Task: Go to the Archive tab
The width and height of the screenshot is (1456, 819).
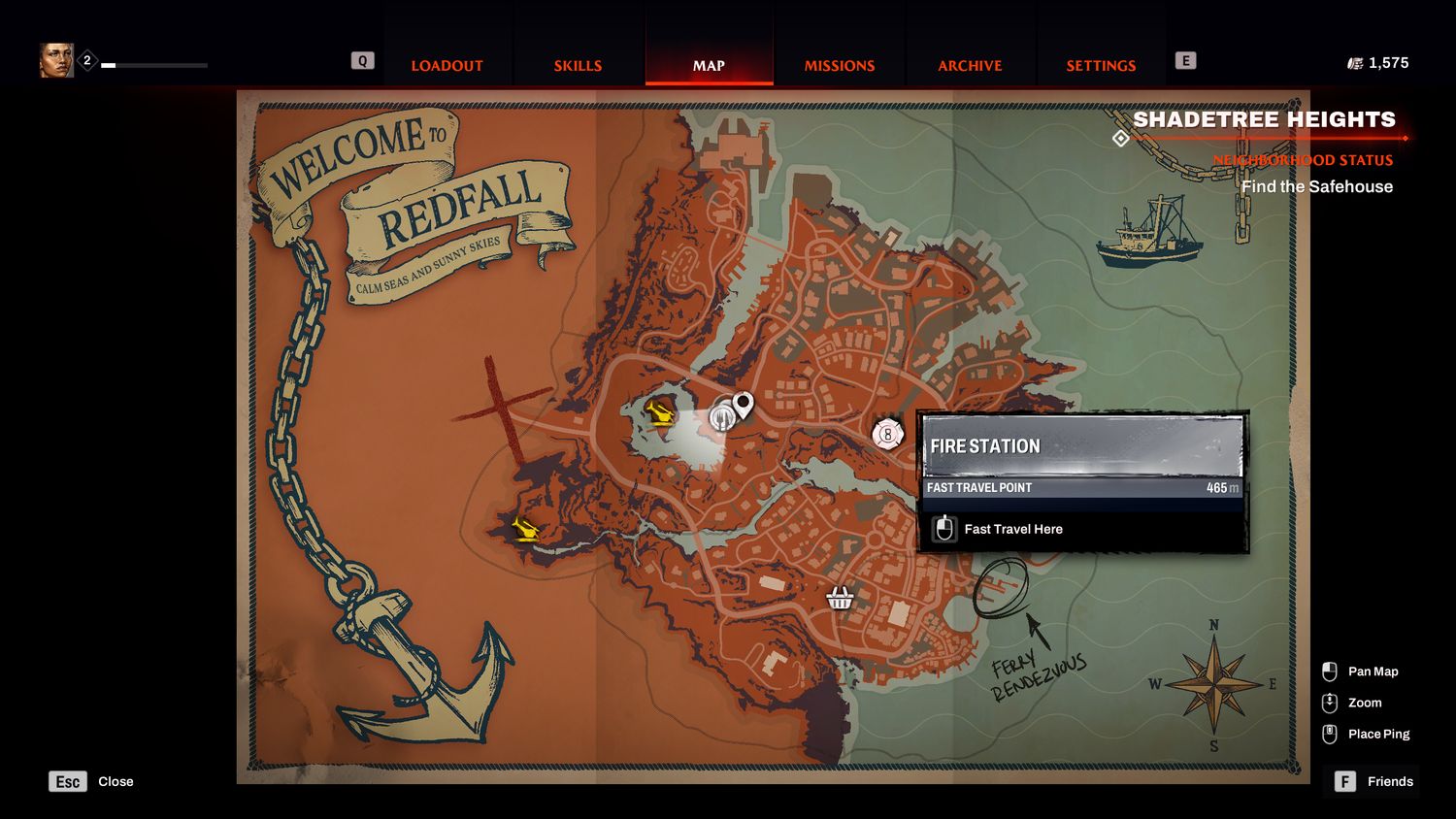Action: coord(970,66)
